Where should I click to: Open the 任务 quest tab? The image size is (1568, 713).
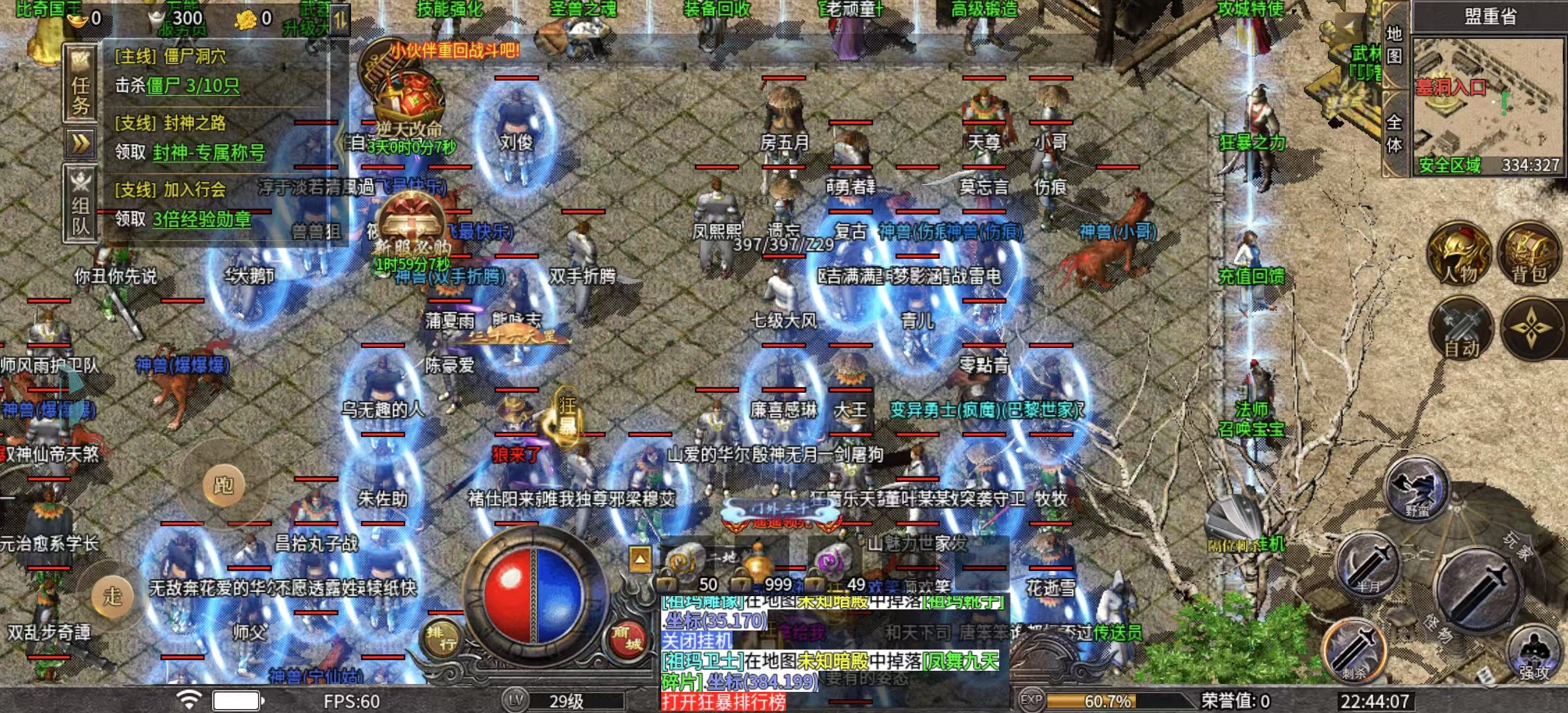[81, 84]
